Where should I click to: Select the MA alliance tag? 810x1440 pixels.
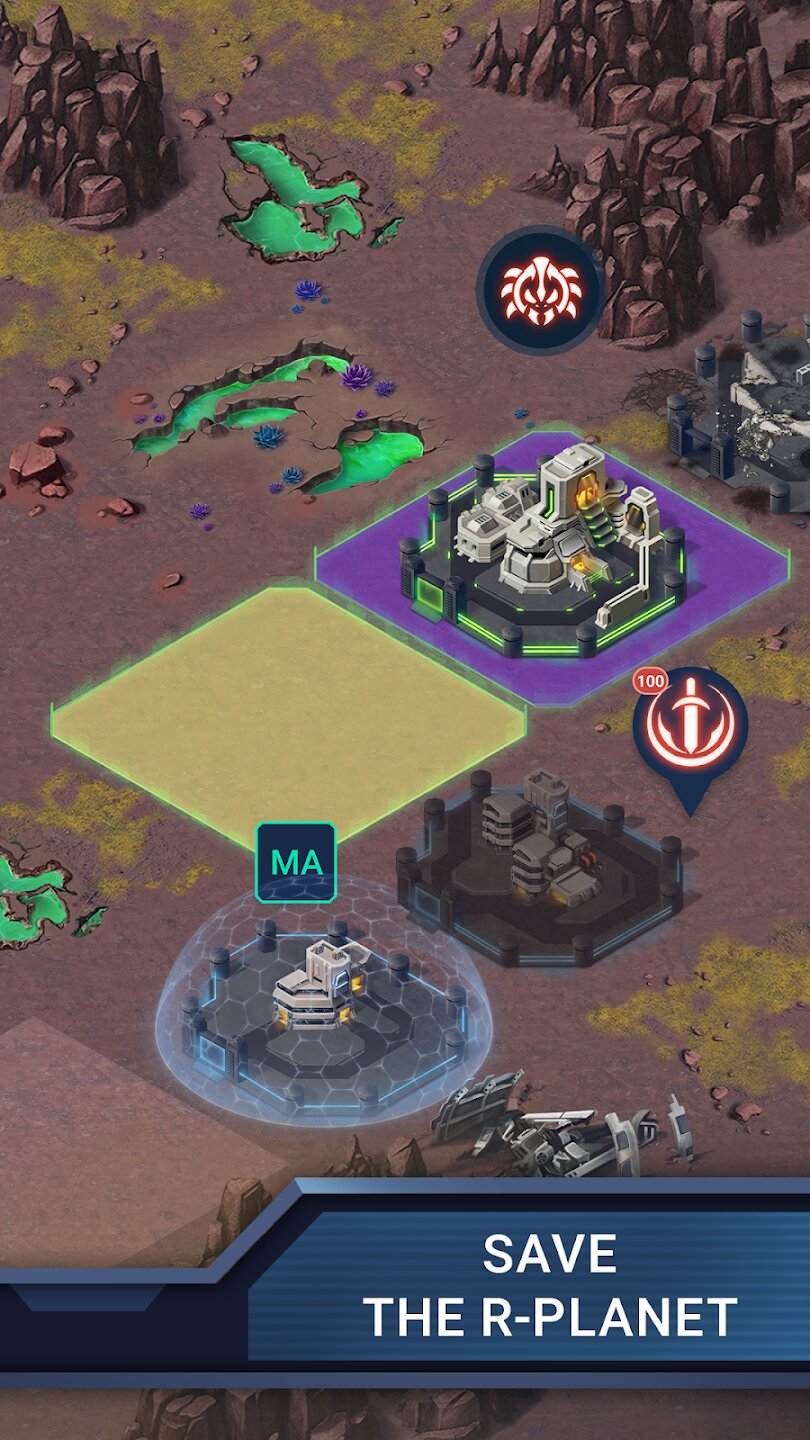coord(296,863)
